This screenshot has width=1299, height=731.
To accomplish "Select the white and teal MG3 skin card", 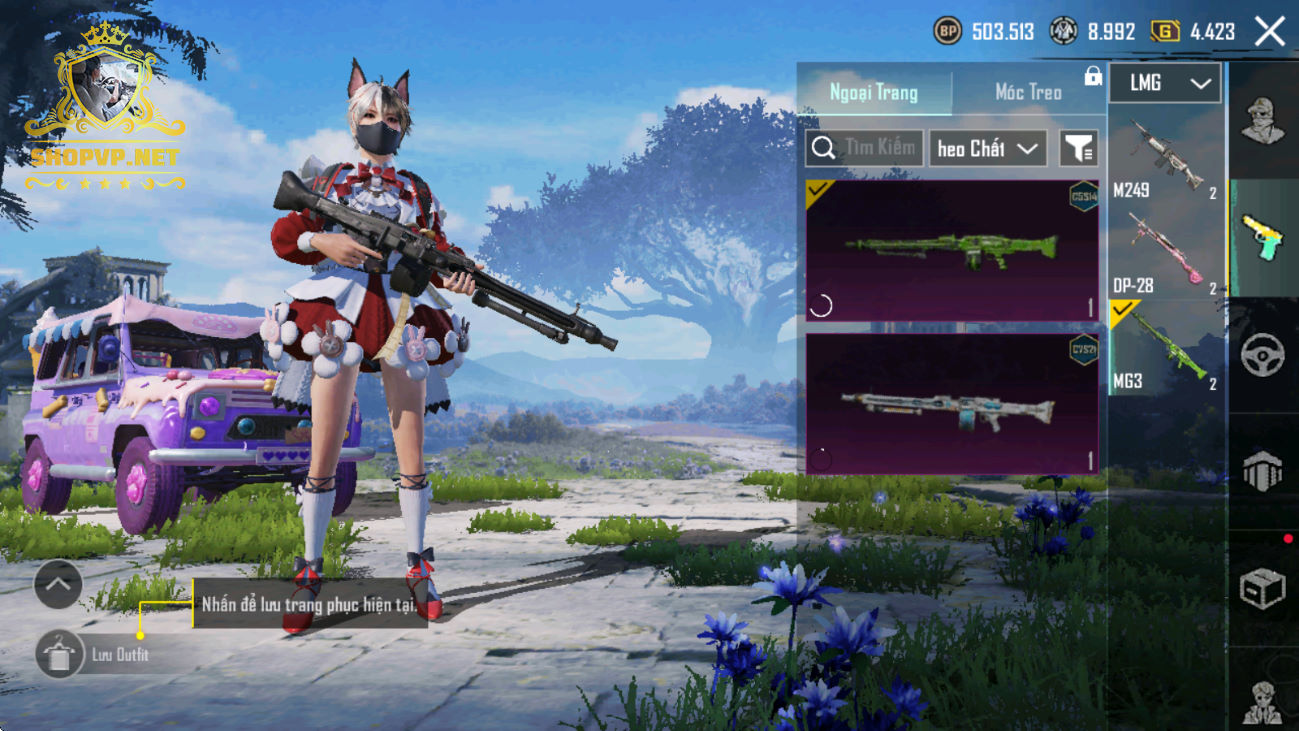I will pos(952,403).
